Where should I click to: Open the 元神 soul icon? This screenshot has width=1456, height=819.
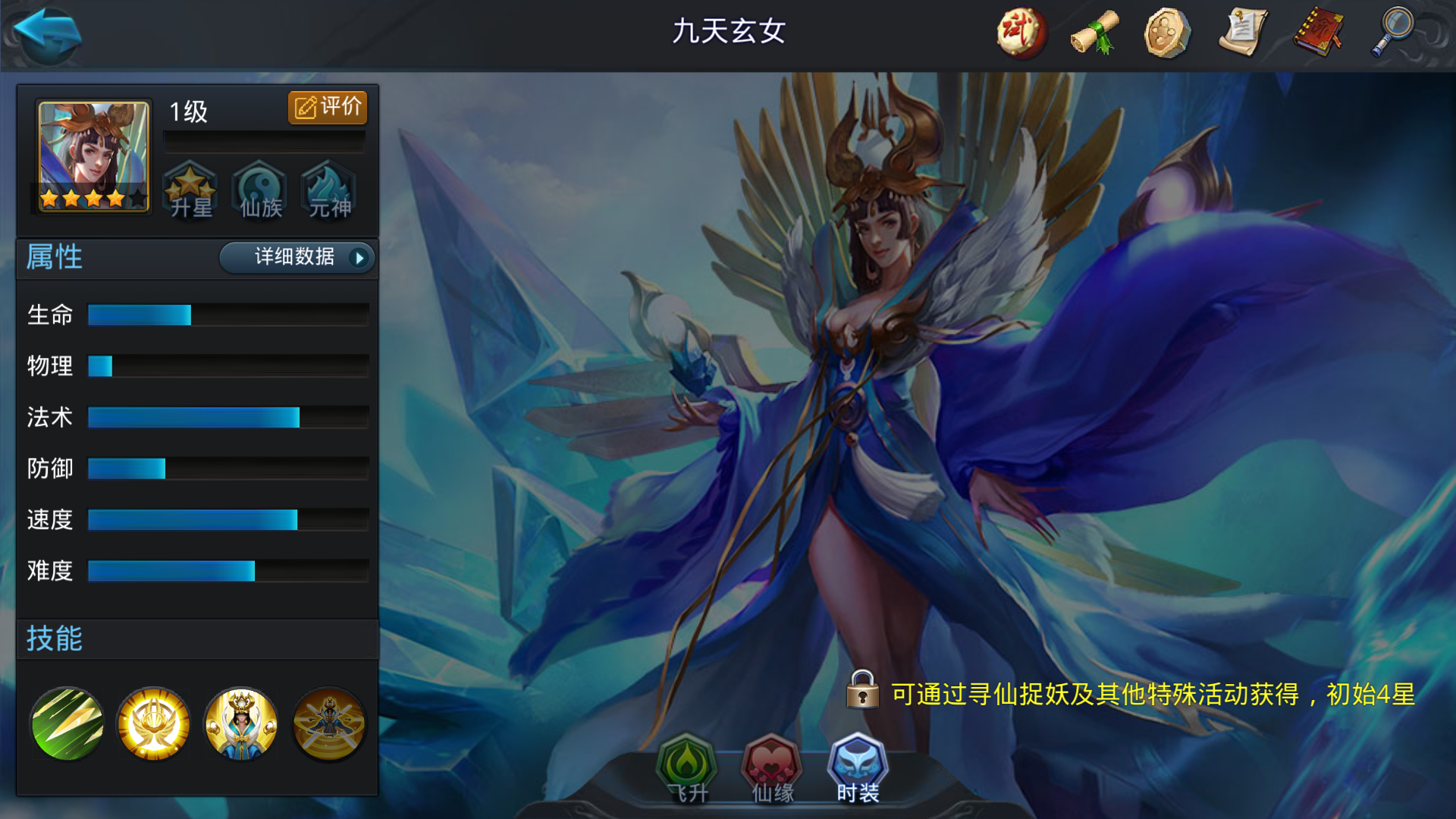(328, 191)
